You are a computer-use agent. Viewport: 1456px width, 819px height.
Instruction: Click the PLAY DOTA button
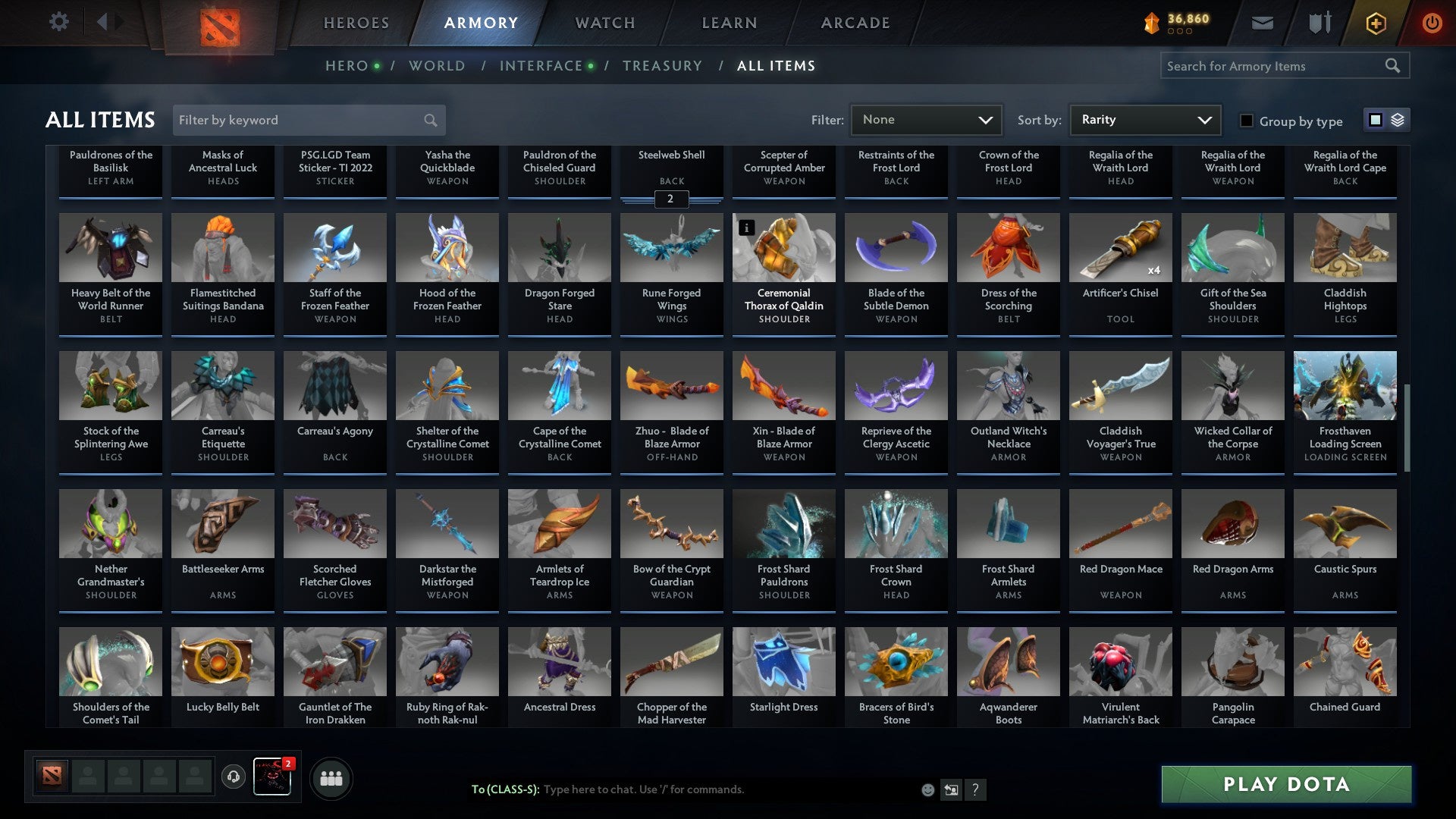pyautogui.click(x=1285, y=785)
